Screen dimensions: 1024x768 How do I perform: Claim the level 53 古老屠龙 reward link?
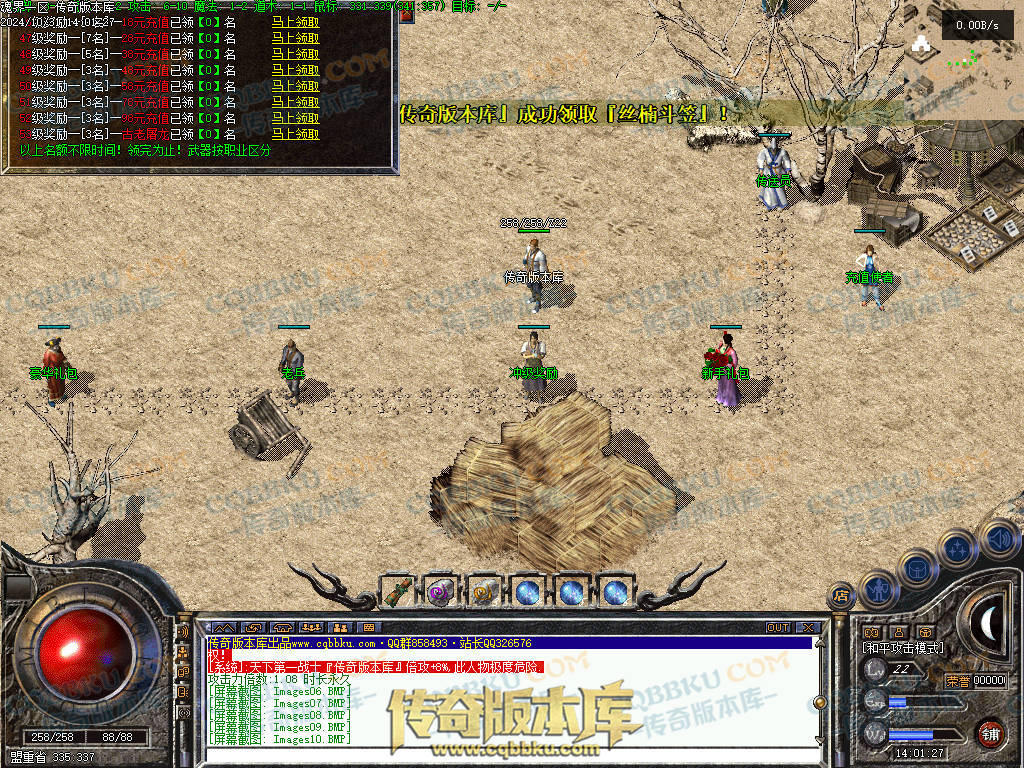(296, 133)
